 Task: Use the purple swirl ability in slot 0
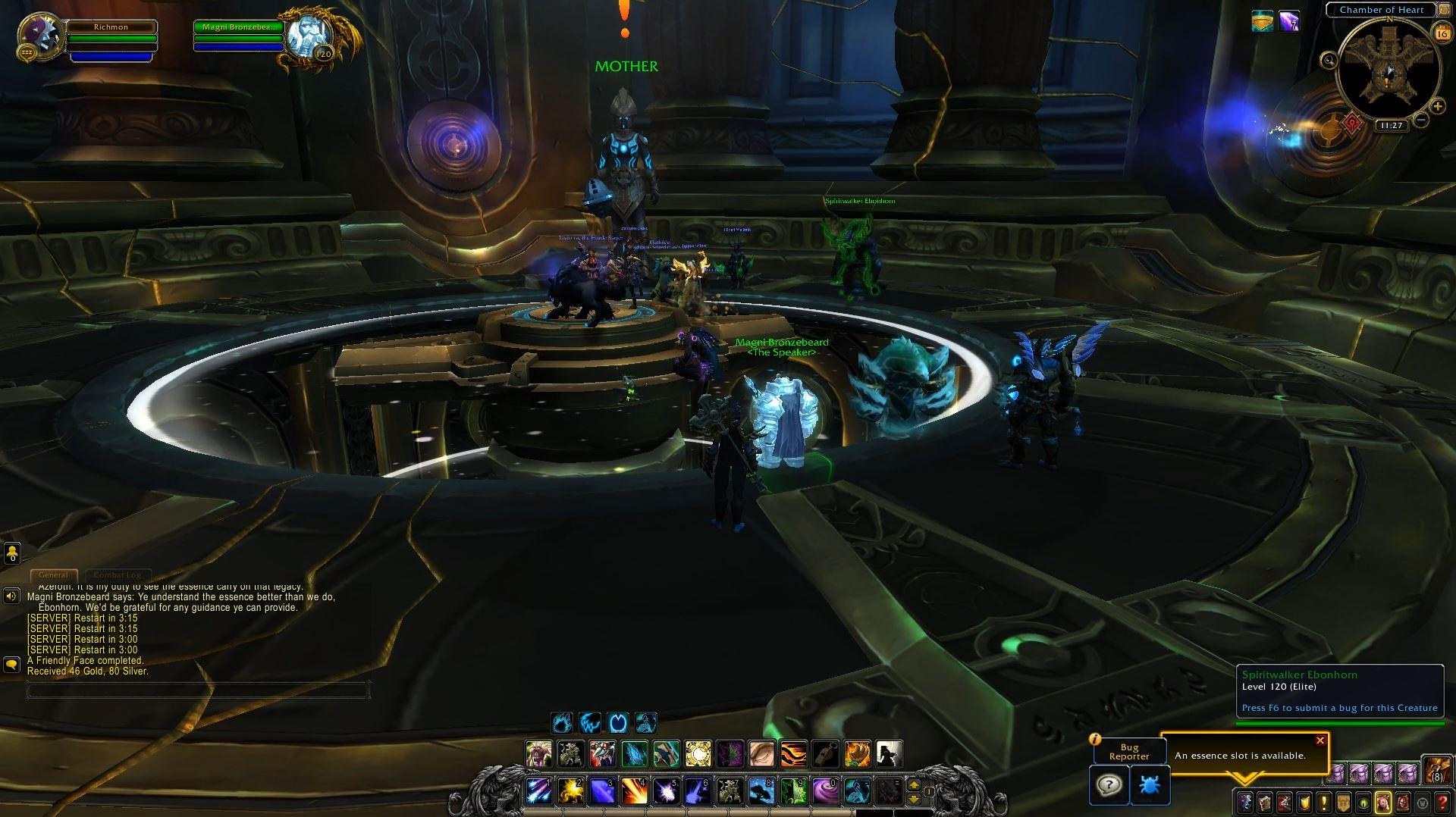point(825,791)
